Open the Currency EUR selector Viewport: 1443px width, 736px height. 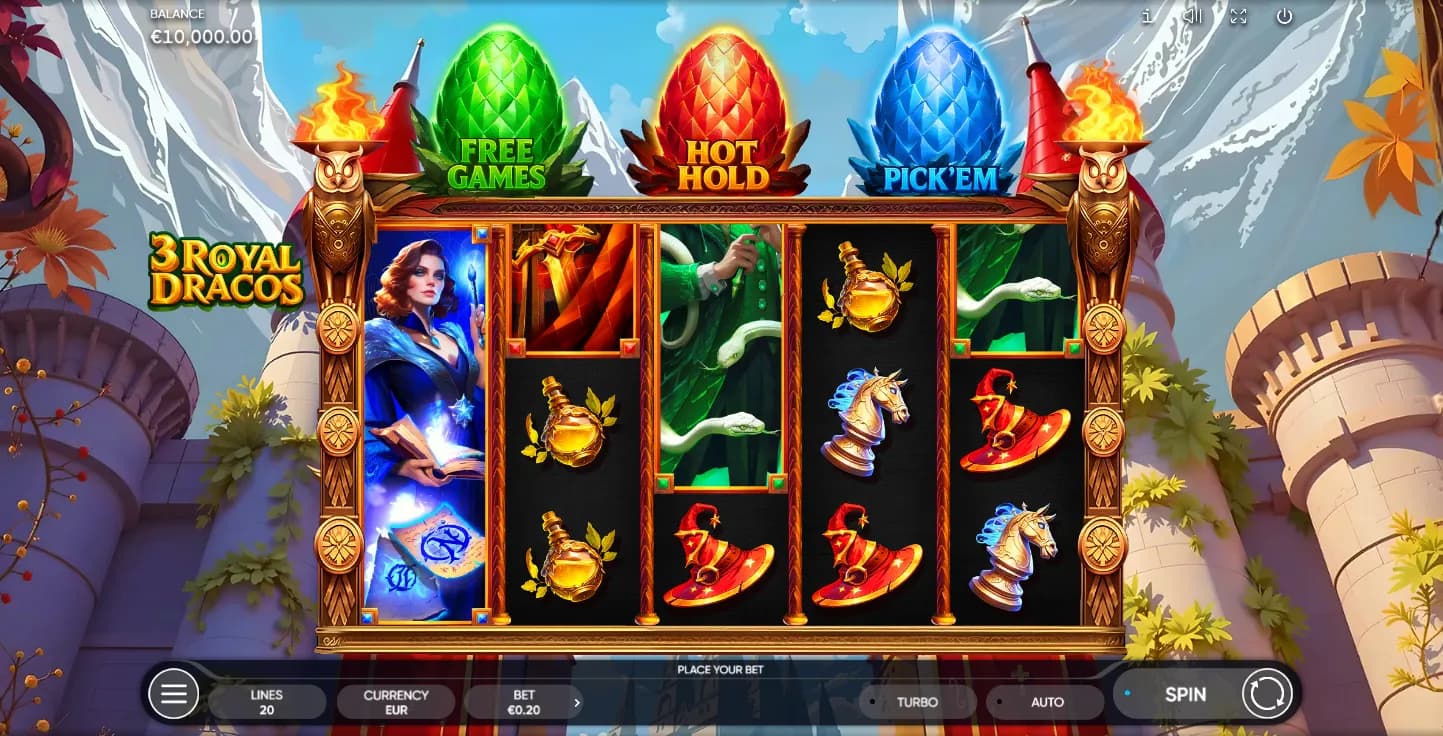pyautogui.click(x=396, y=702)
